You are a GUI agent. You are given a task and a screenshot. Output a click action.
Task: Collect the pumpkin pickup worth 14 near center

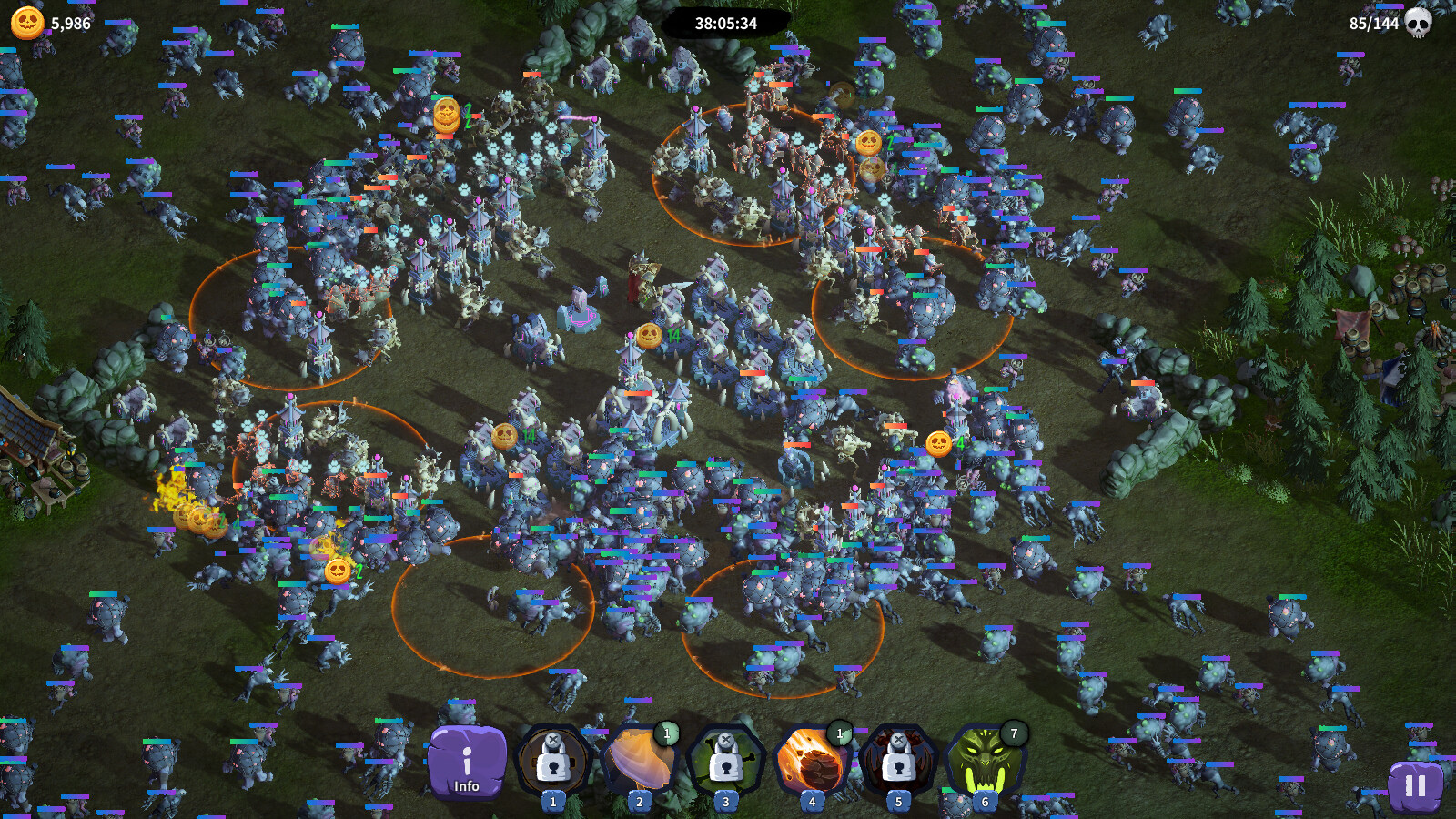[x=651, y=336]
